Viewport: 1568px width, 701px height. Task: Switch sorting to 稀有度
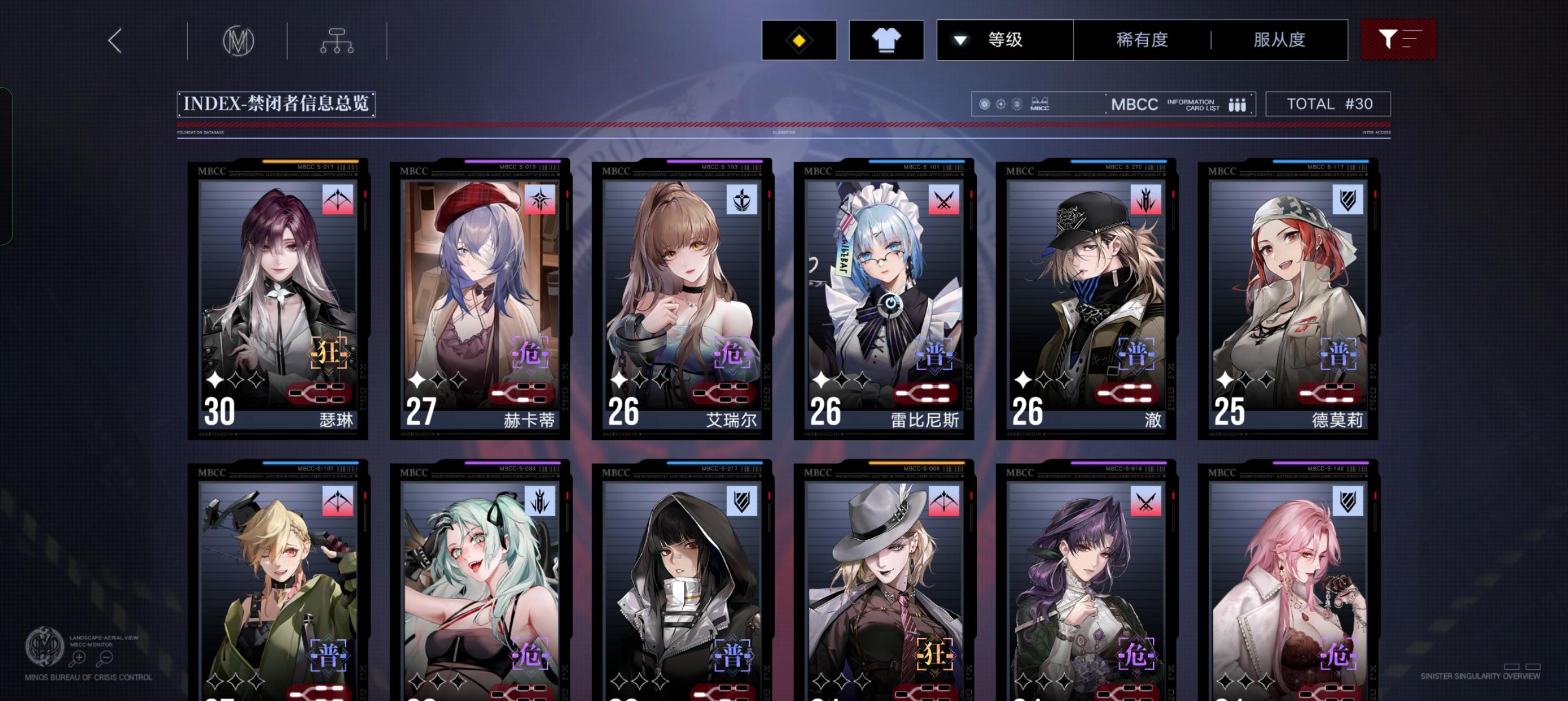pyautogui.click(x=1143, y=39)
